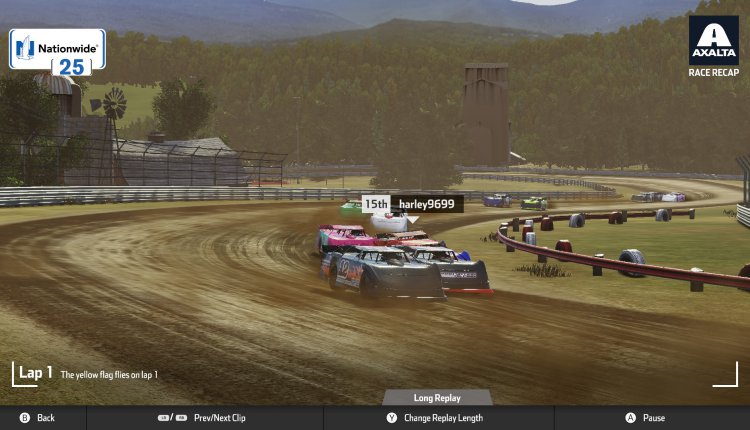This screenshot has width=750, height=430.
Task: Go back using the Back option
Action: click(38, 418)
